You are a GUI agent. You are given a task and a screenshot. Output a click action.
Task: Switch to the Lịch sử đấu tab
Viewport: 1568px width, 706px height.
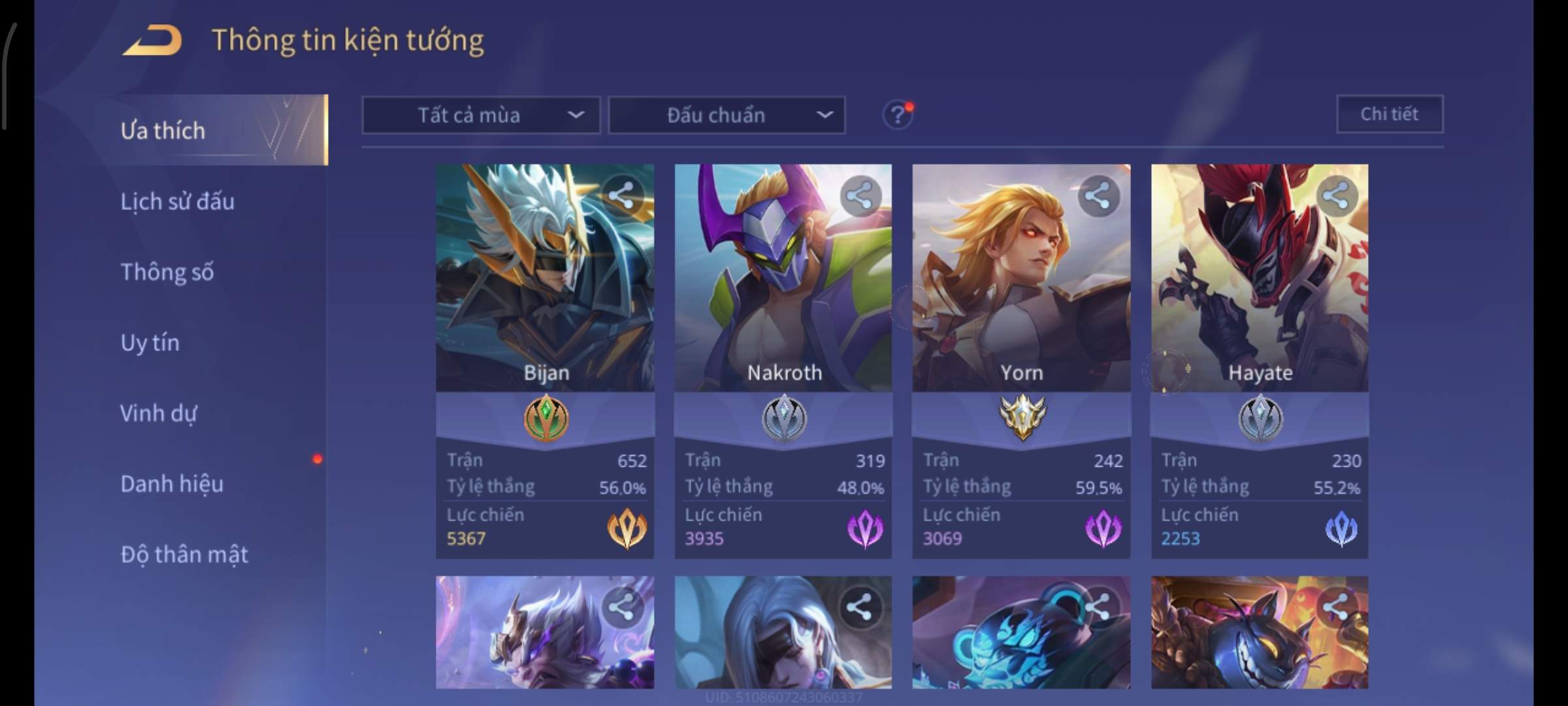[x=177, y=201]
